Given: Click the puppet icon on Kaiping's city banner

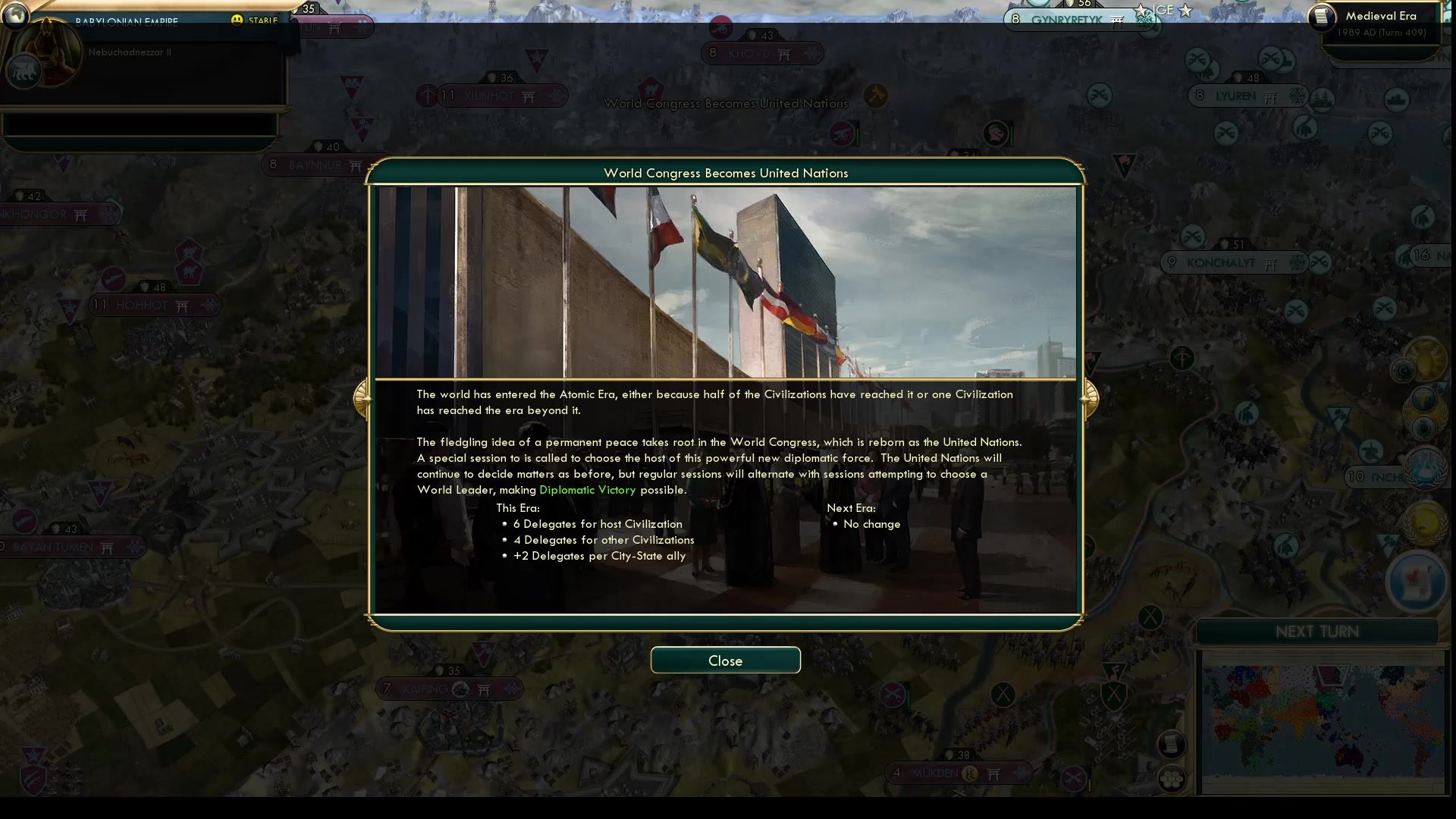Looking at the screenshot, I should click(x=460, y=689).
